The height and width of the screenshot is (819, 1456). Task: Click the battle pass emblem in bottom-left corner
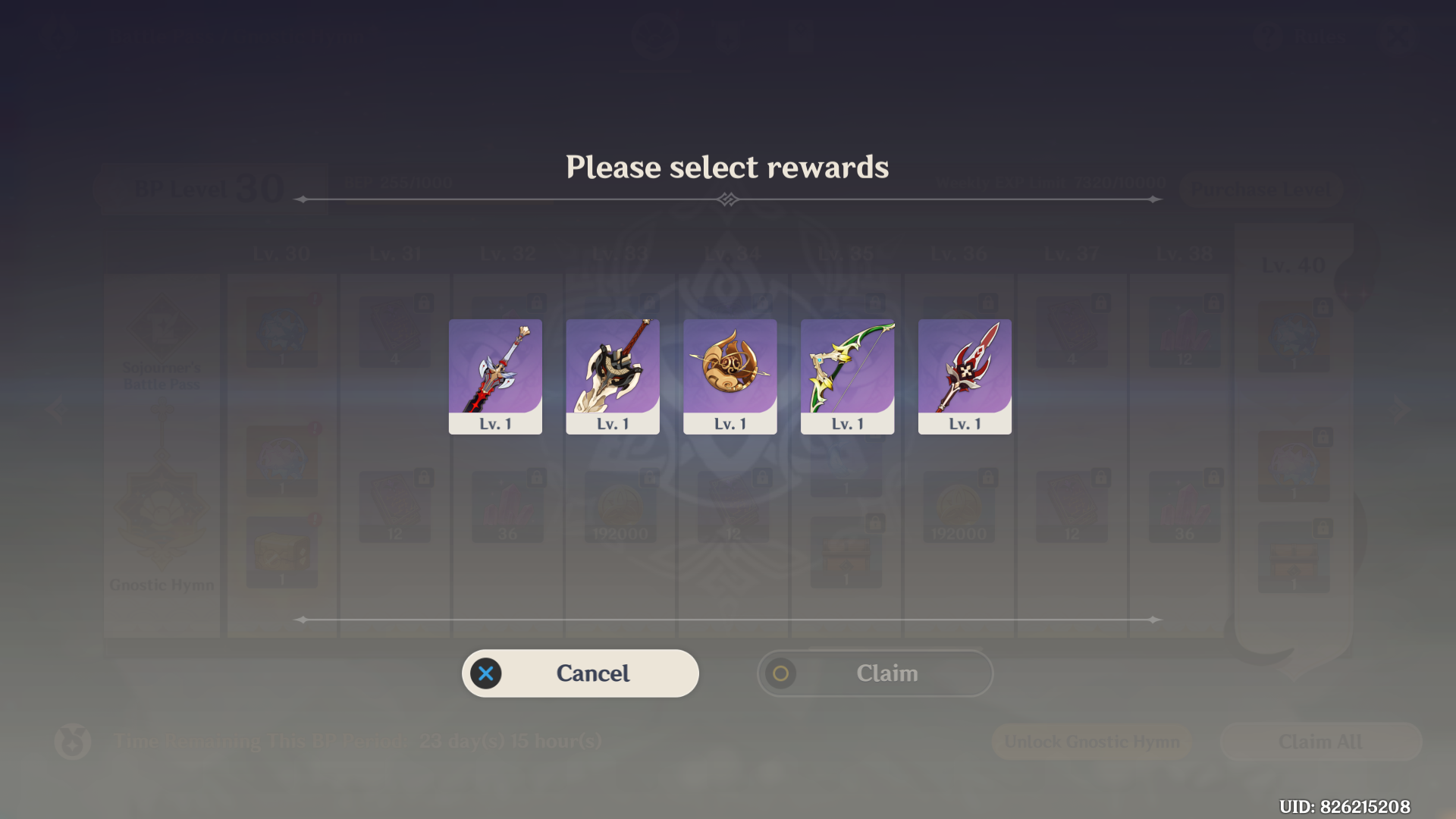72,742
